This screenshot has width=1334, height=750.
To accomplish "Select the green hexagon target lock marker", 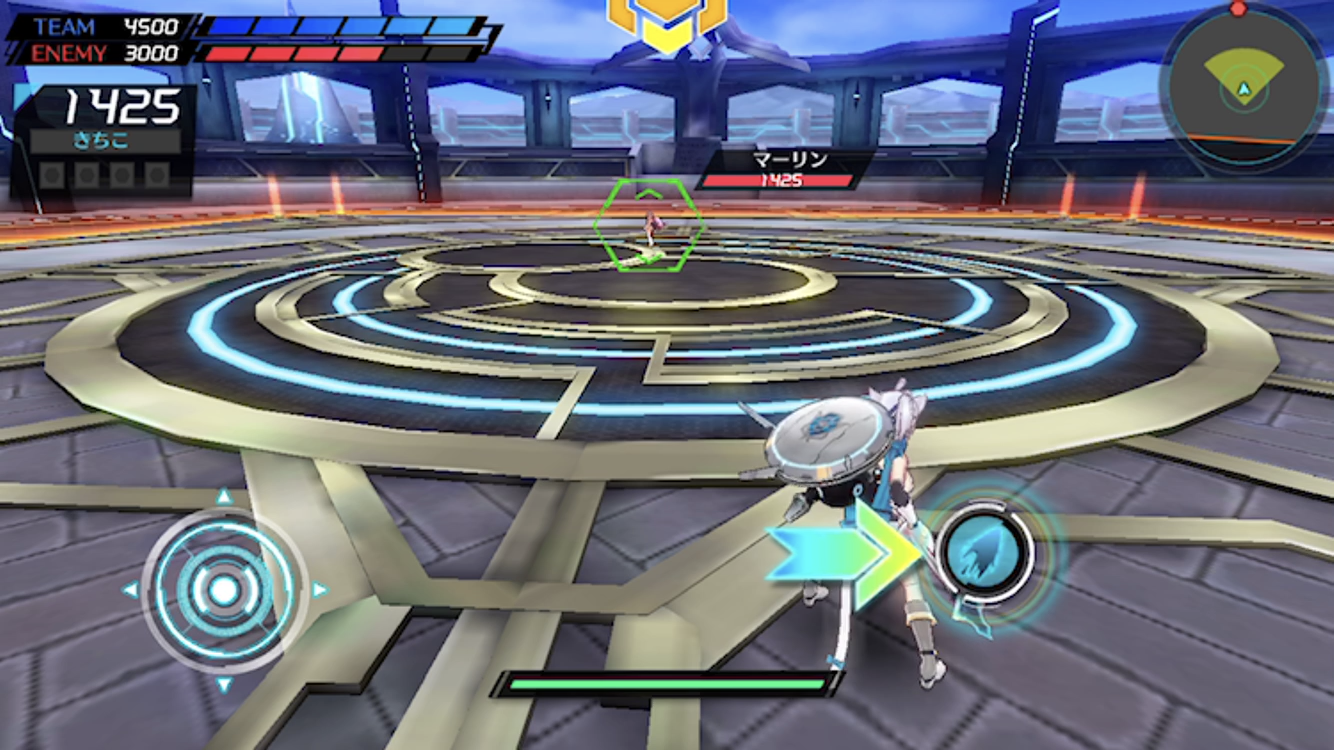I will pos(648,225).
